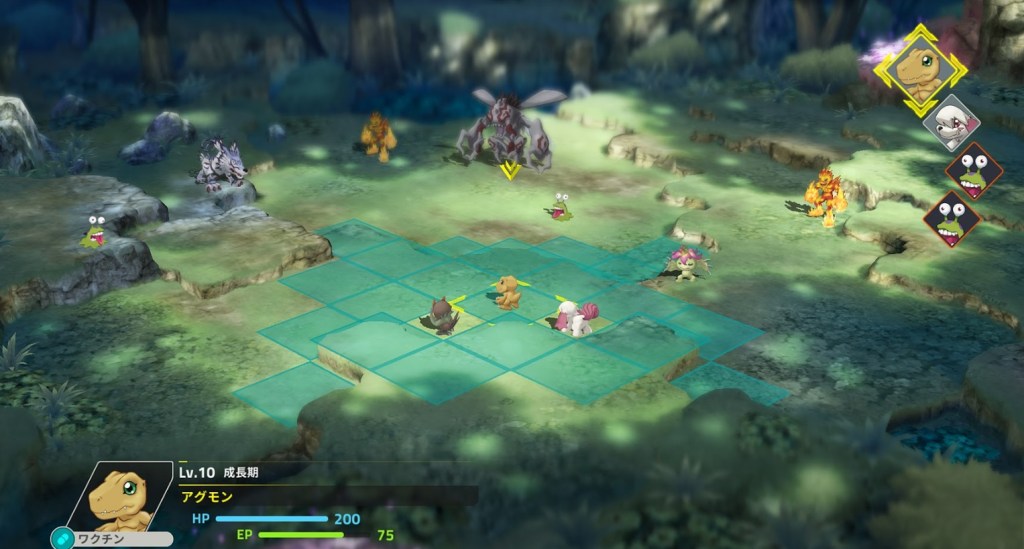
Task: Select the Agumon unit on the teal grid
Action: pyautogui.click(x=508, y=291)
